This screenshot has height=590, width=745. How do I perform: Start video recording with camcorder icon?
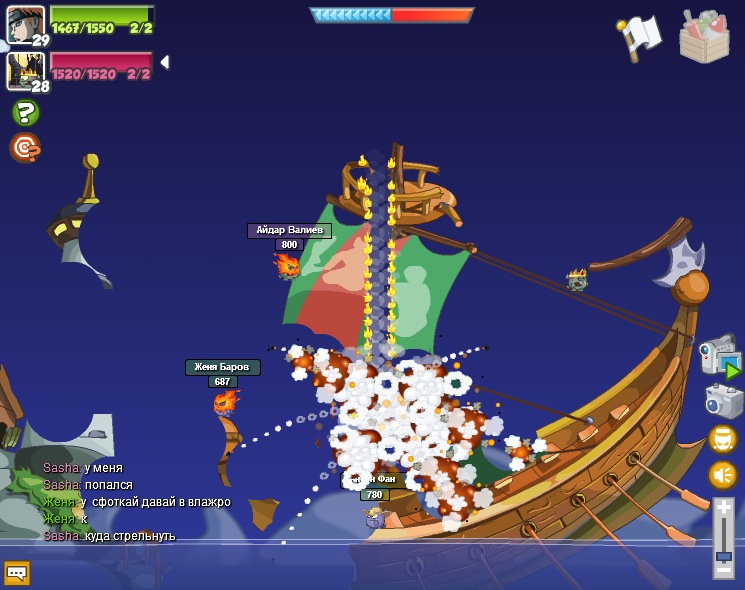[x=720, y=358]
